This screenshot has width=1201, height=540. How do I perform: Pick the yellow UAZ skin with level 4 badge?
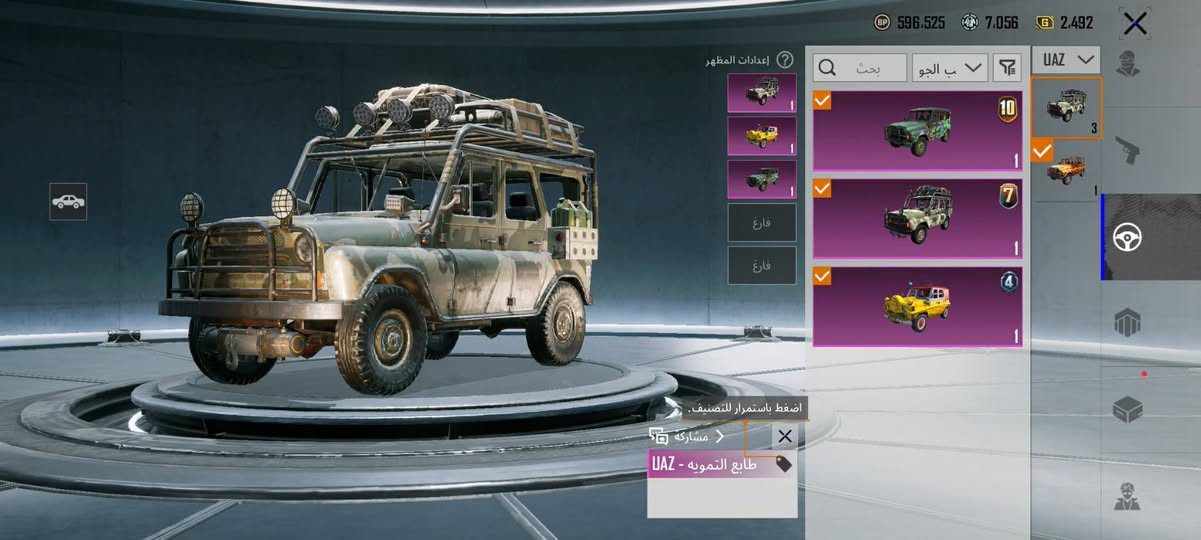point(917,306)
